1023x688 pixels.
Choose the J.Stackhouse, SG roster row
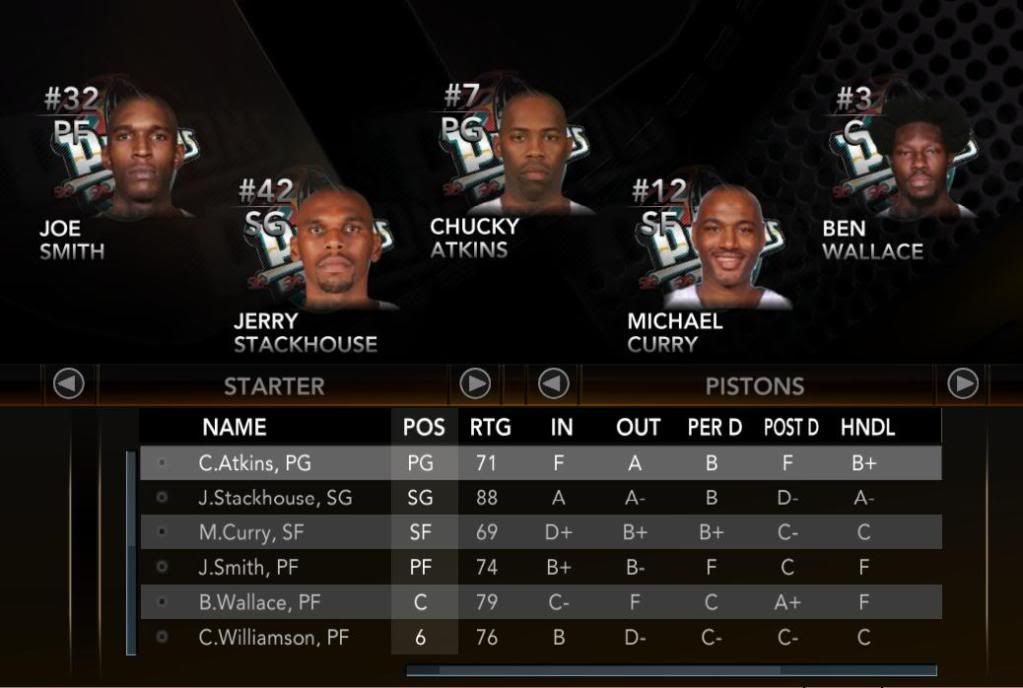pyautogui.click(x=540, y=498)
